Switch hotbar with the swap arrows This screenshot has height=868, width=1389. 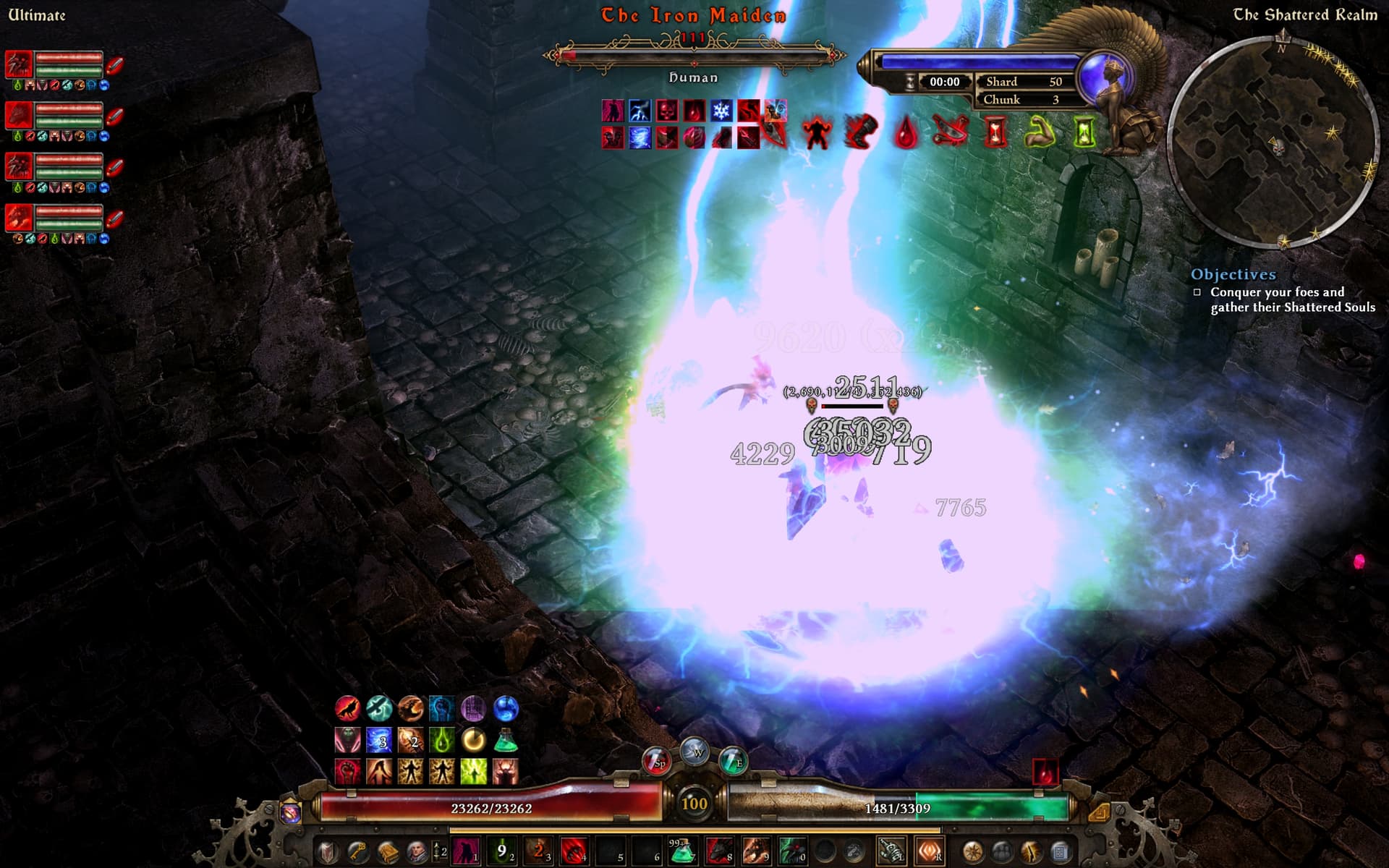[436, 851]
